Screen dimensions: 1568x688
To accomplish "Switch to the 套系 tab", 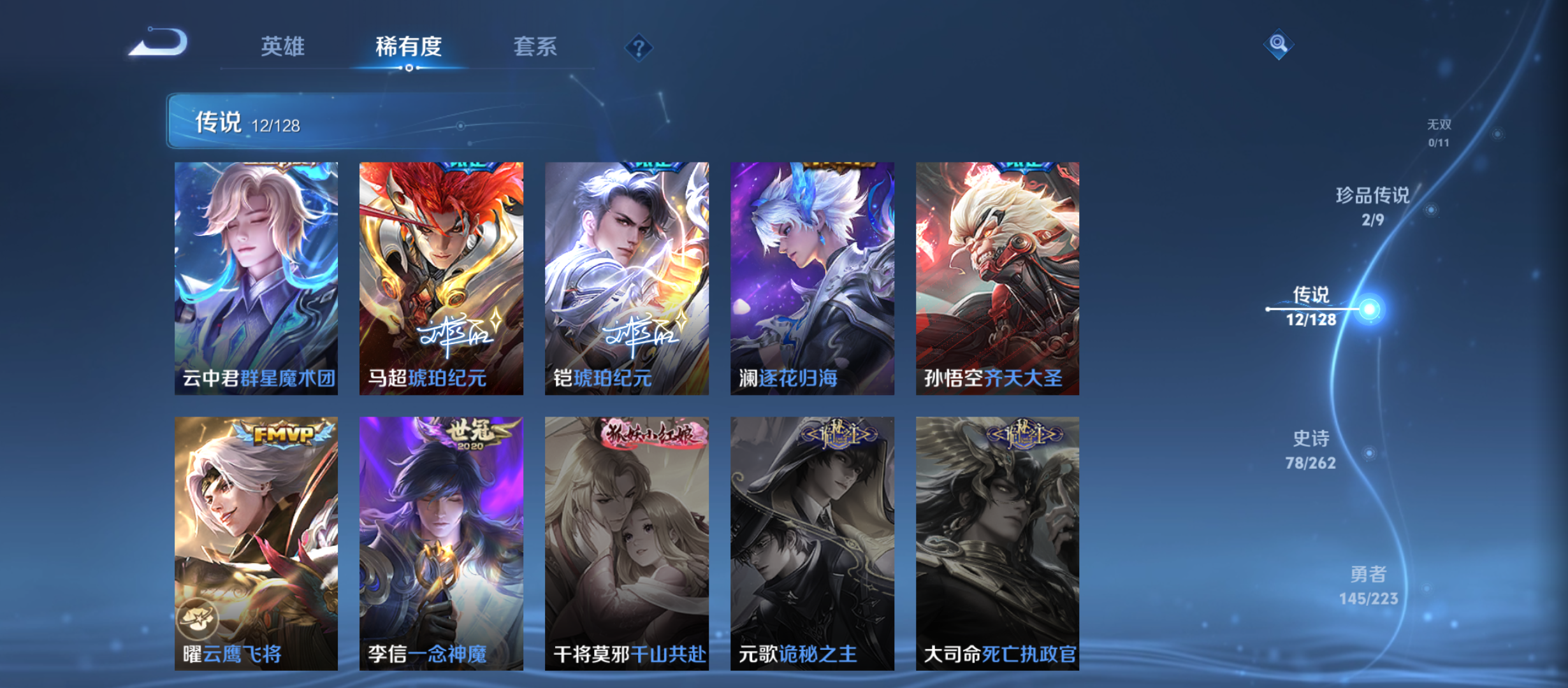I will coord(537,46).
